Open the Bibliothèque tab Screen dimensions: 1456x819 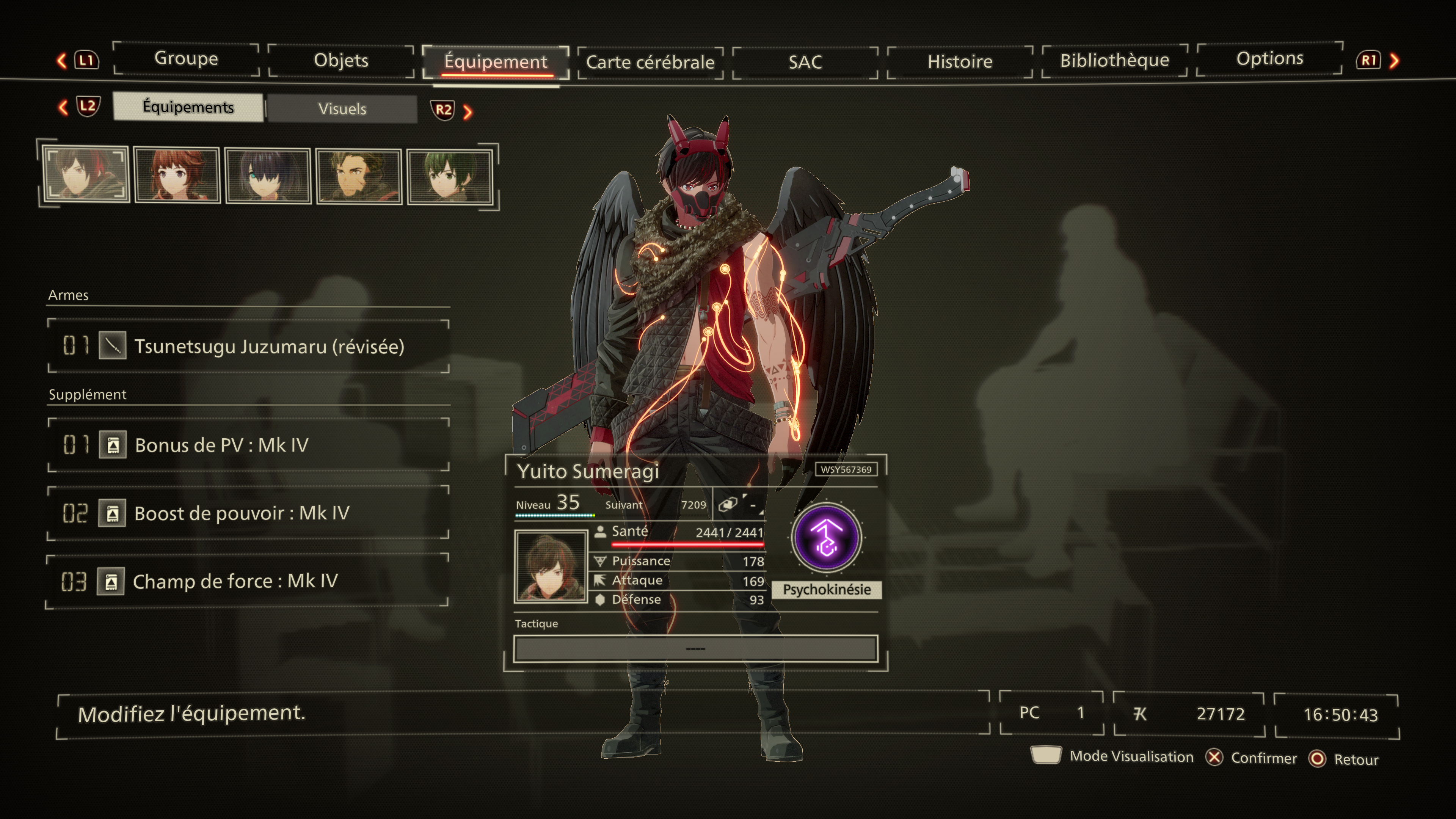pyautogui.click(x=1114, y=60)
